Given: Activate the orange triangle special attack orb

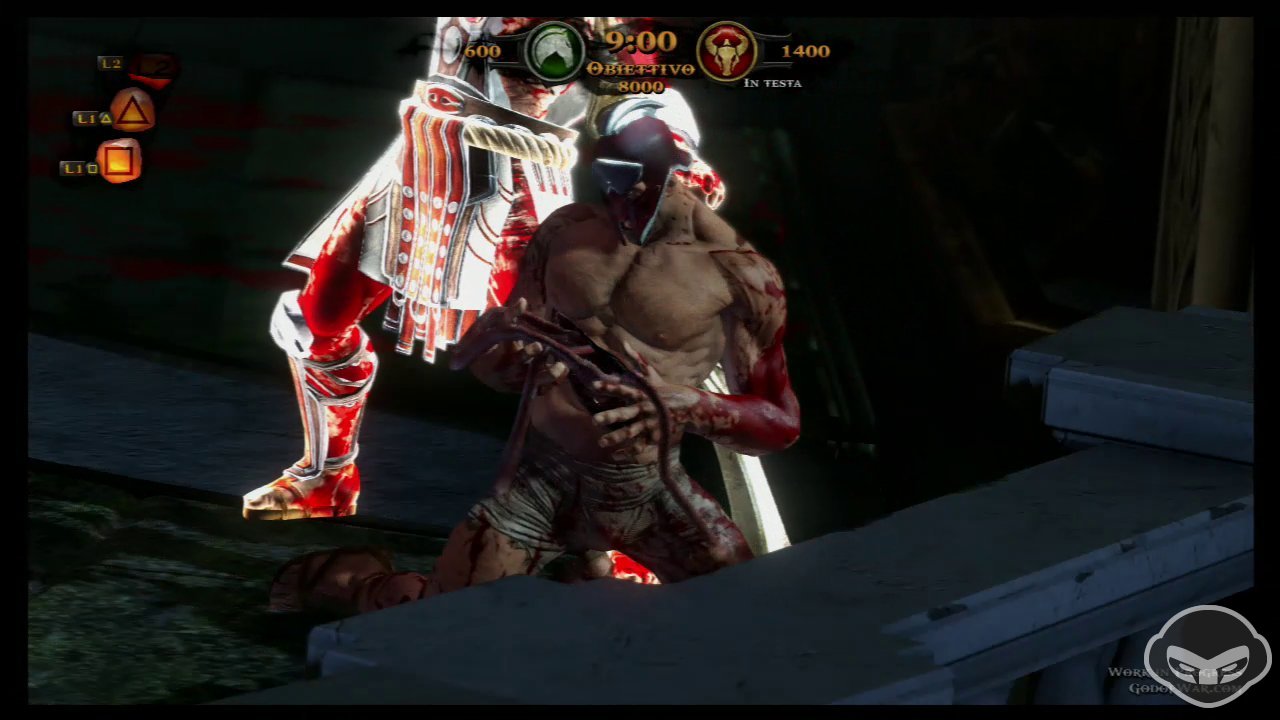Looking at the screenshot, I should pos(132,111).
